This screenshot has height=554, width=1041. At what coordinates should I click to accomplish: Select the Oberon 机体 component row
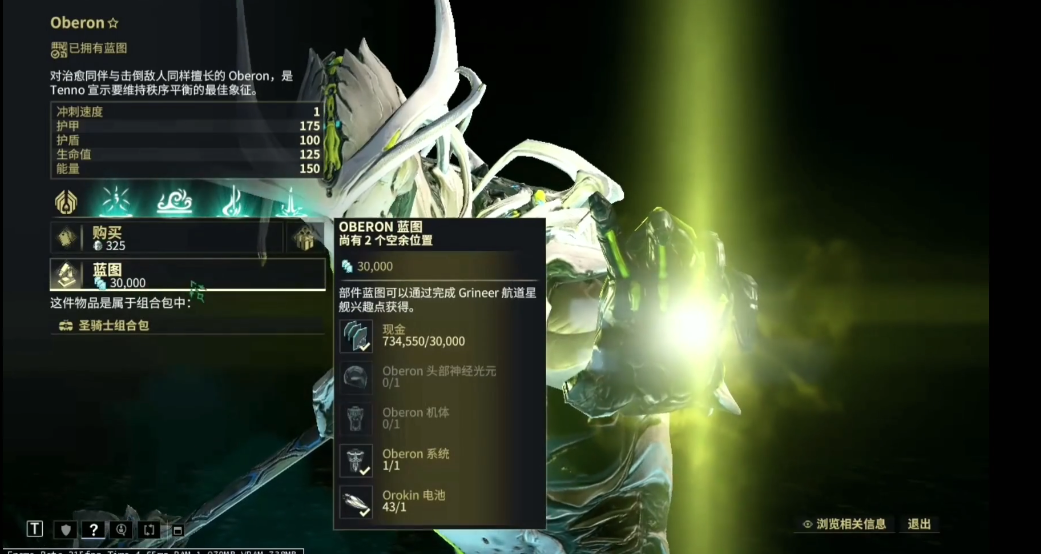point(440,418)
